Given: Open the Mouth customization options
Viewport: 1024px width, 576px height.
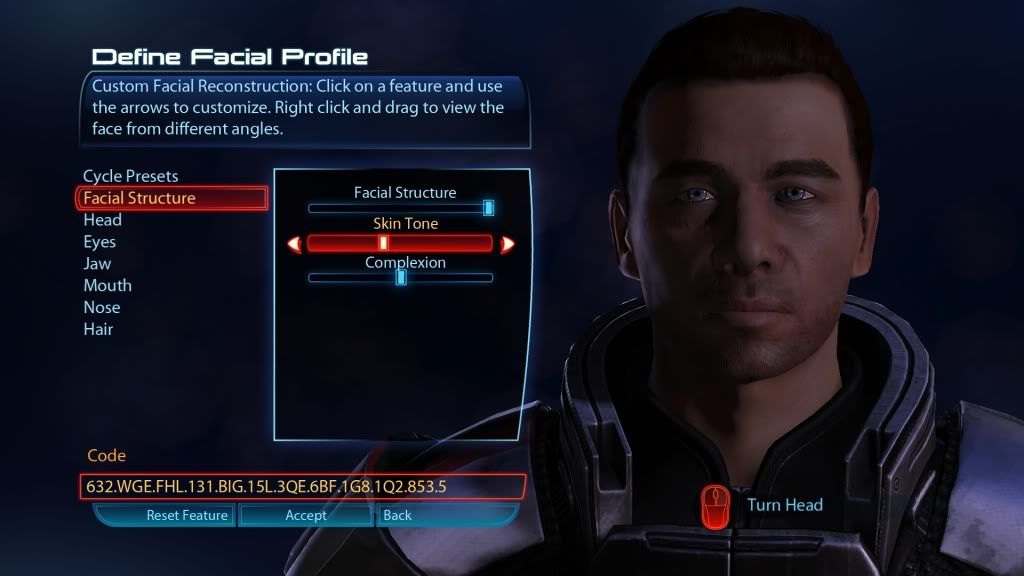Looking at the screenshot, I should tap(107, 286).
